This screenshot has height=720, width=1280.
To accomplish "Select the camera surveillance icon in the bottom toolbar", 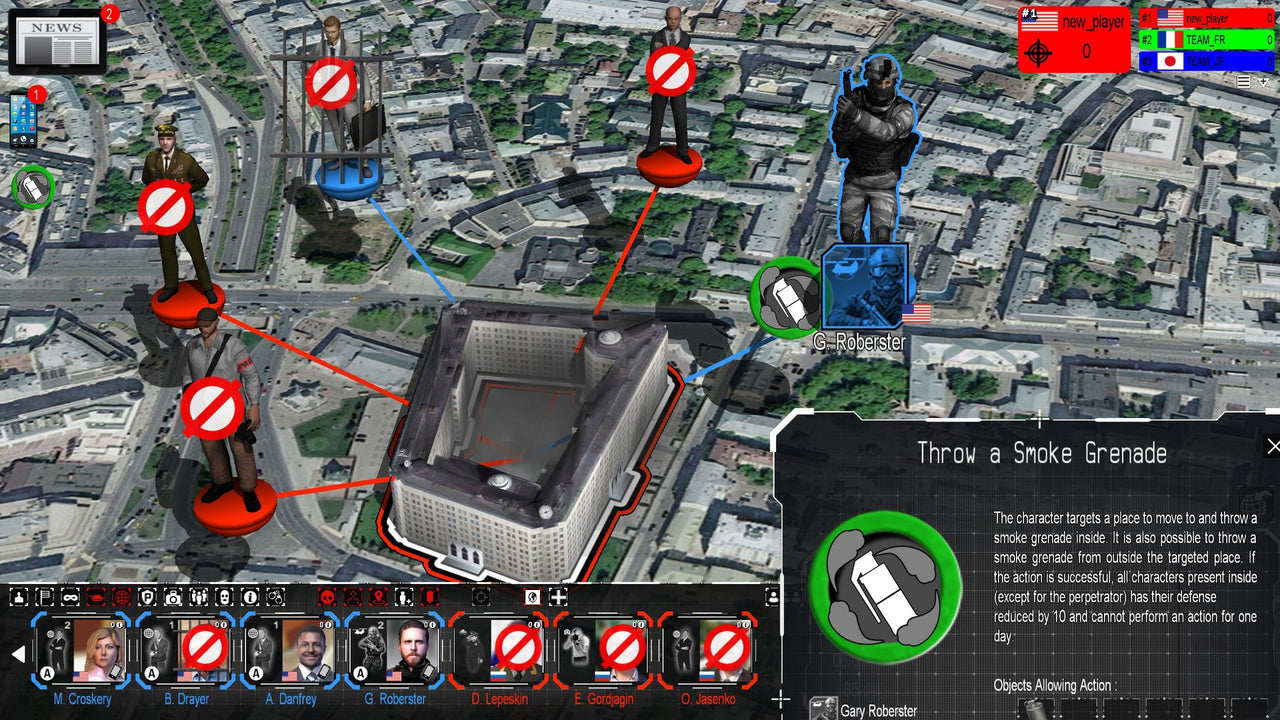I will pos(172,596).
